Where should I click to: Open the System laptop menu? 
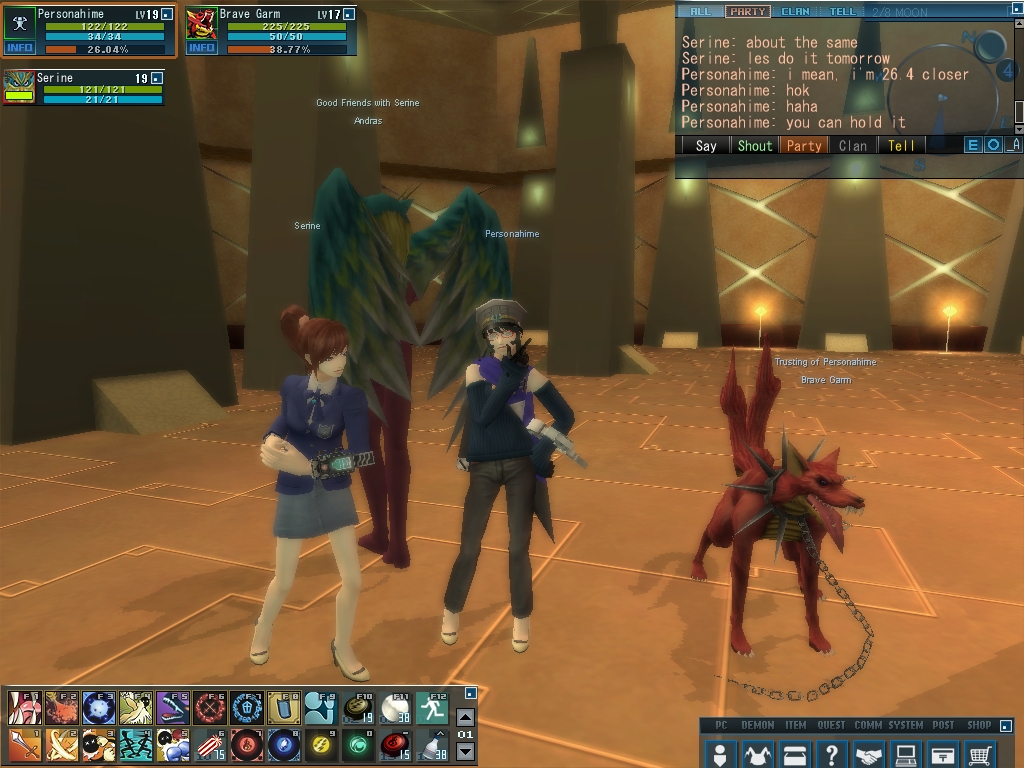point(907,755)
